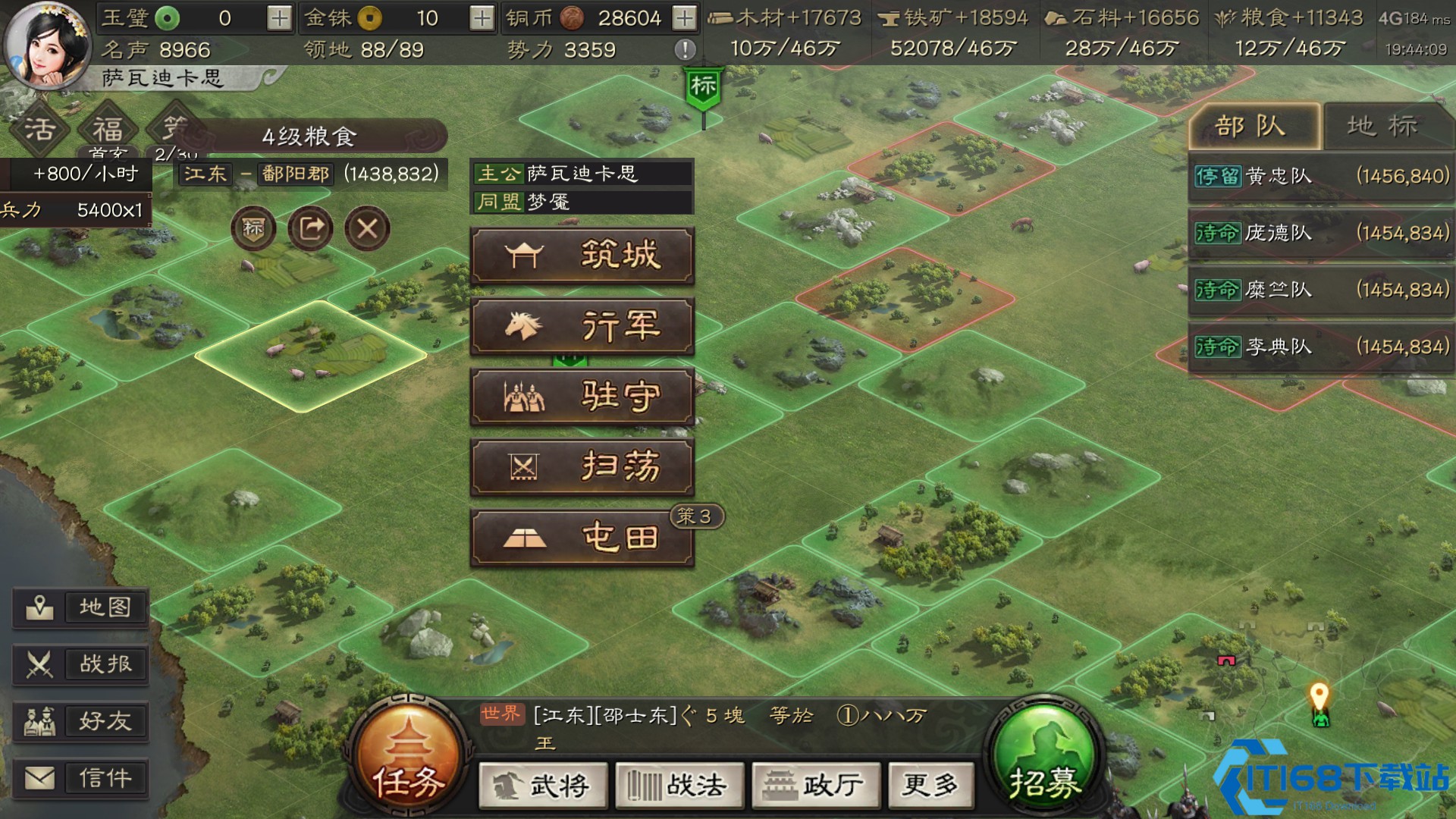Open the 好友 friends list

point(80,721)
